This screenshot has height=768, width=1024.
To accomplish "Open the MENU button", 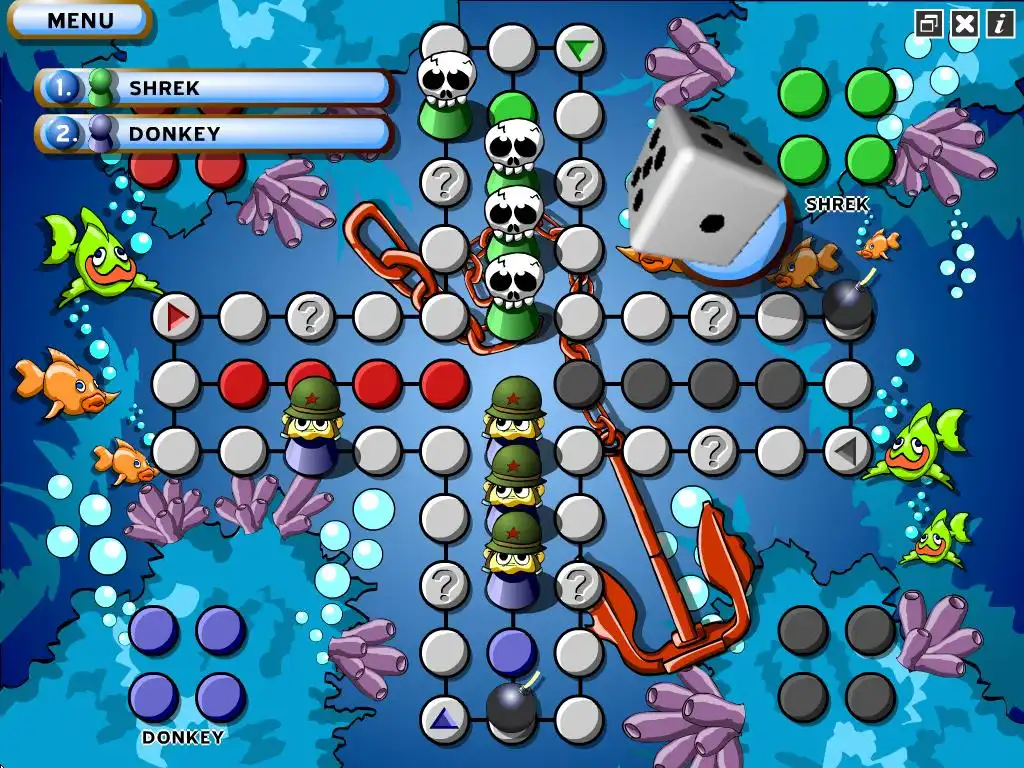I will (x=80, y=19).
